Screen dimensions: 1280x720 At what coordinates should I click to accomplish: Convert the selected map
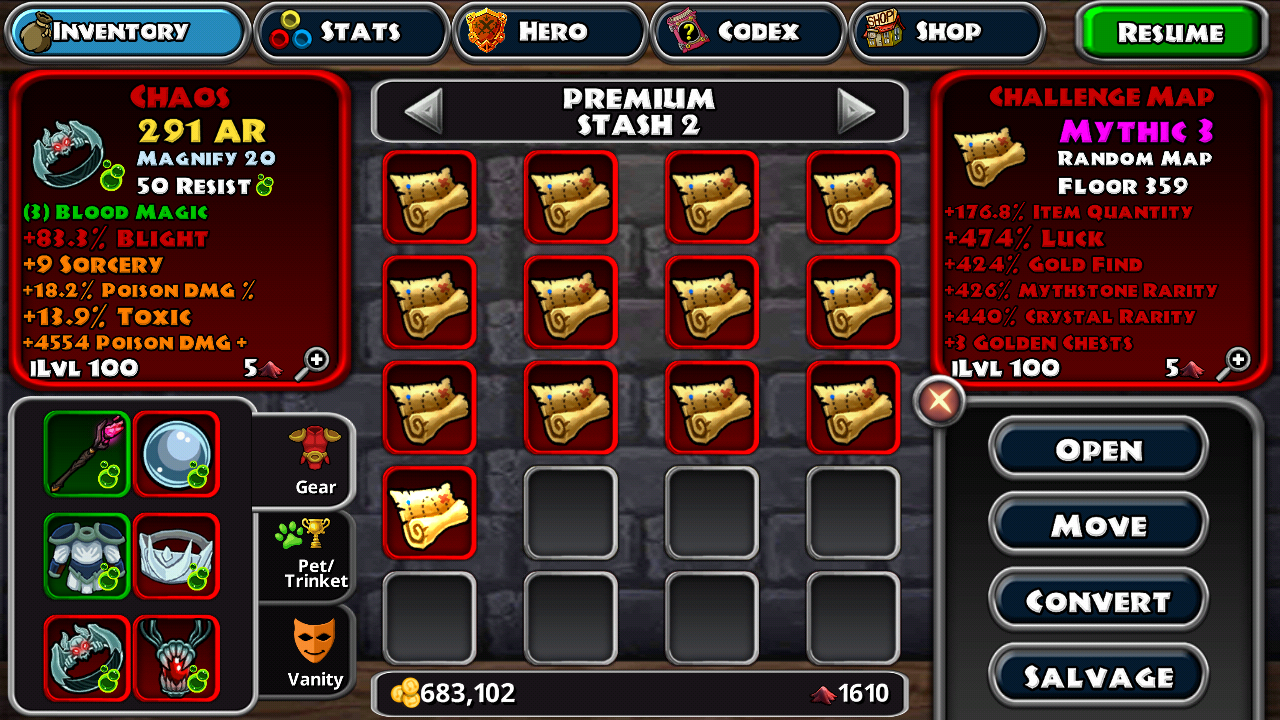pyautogui.click(x=1098, y=601)
